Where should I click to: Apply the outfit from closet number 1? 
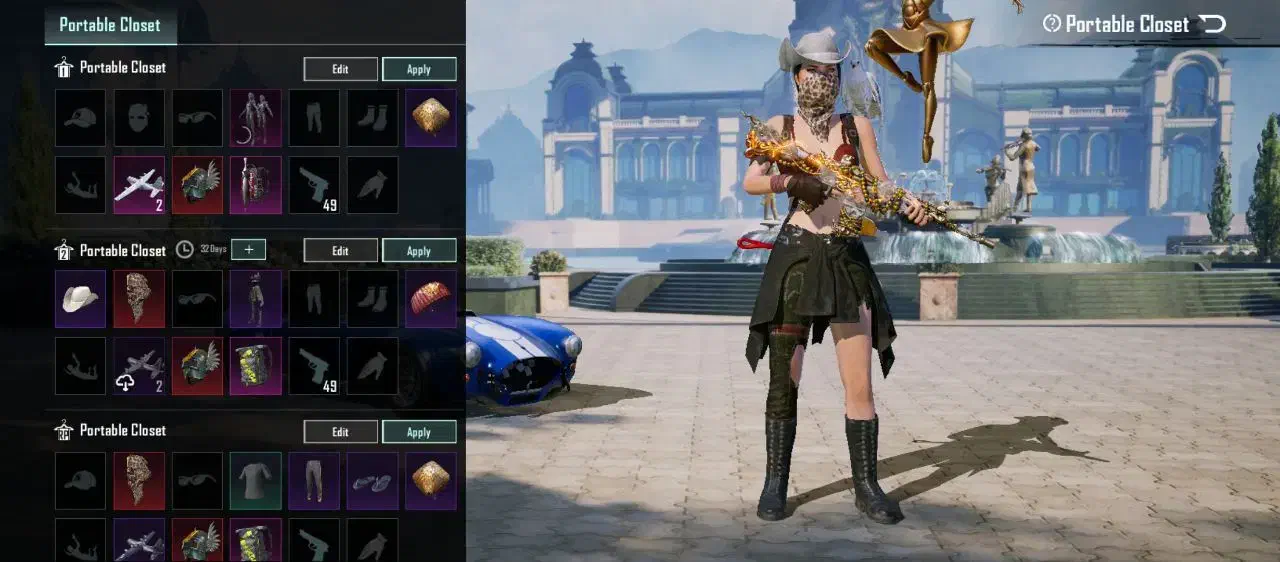[419, 69]
